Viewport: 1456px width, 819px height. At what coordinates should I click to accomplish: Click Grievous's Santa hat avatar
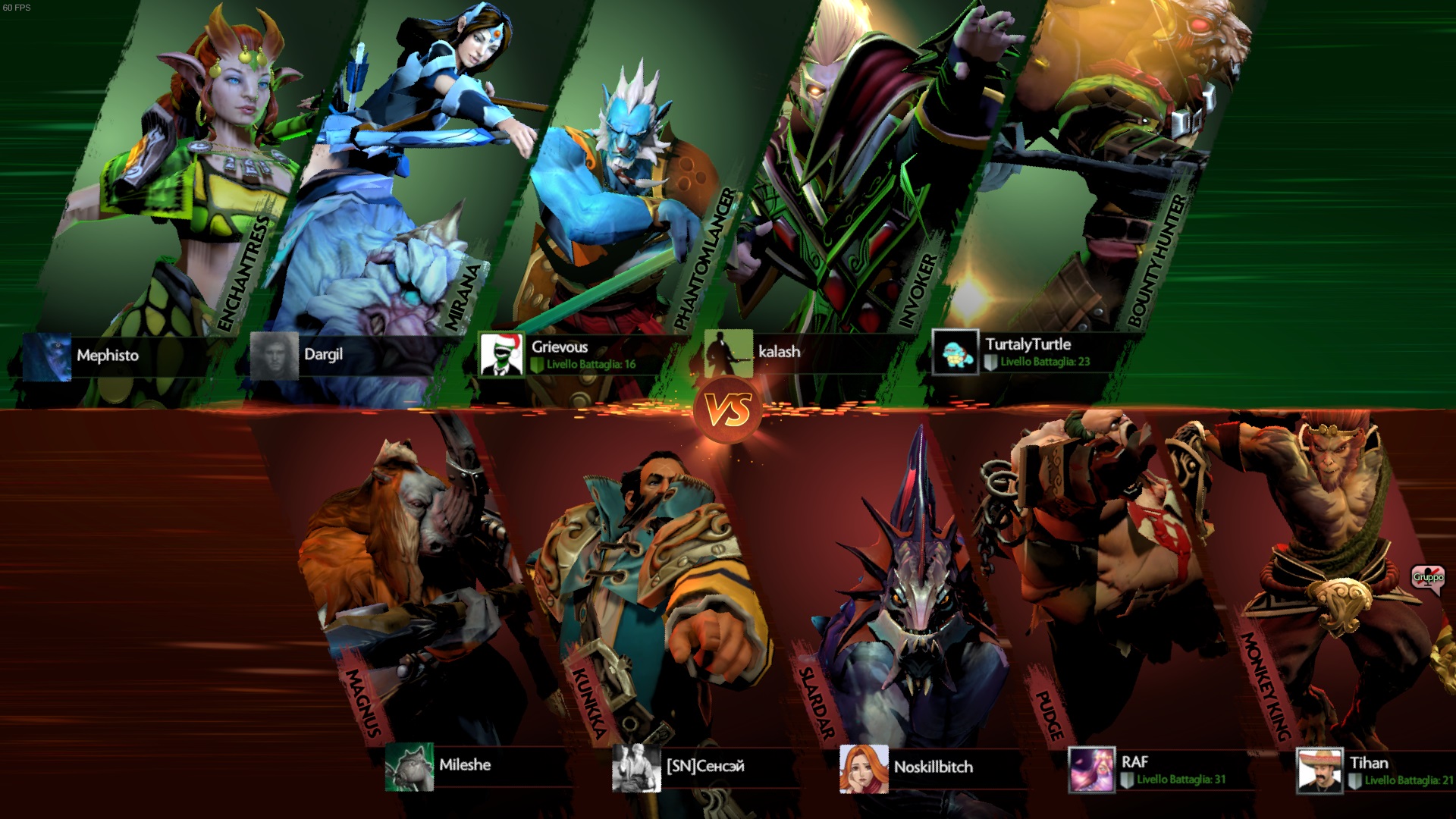coord(501,355)
